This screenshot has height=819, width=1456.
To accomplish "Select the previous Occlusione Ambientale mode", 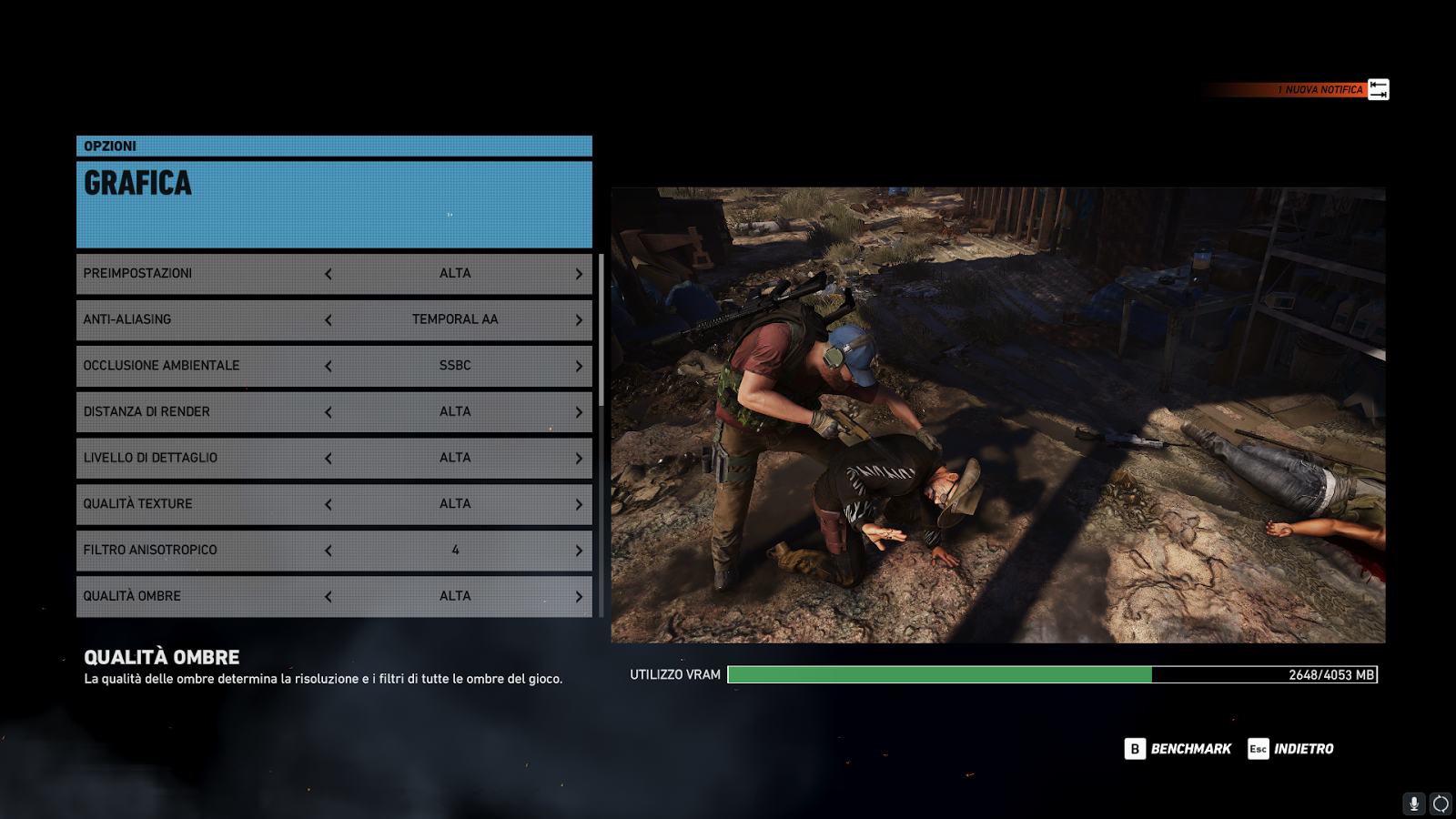I will coord(329,366).
